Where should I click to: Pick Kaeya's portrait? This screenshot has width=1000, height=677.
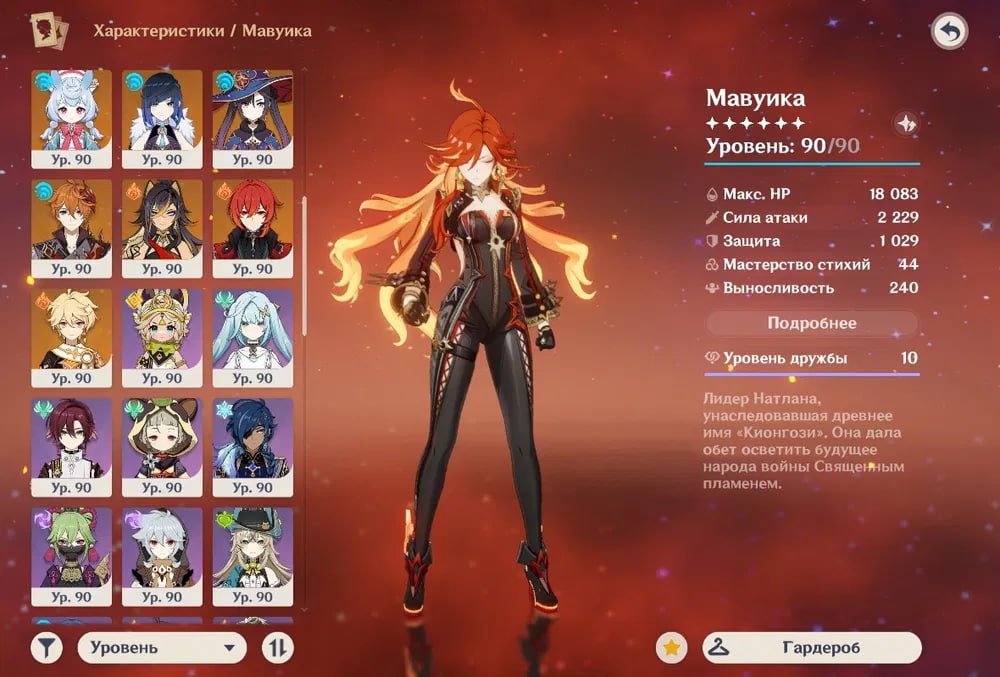pyautogui.click(x=253, y=438)
